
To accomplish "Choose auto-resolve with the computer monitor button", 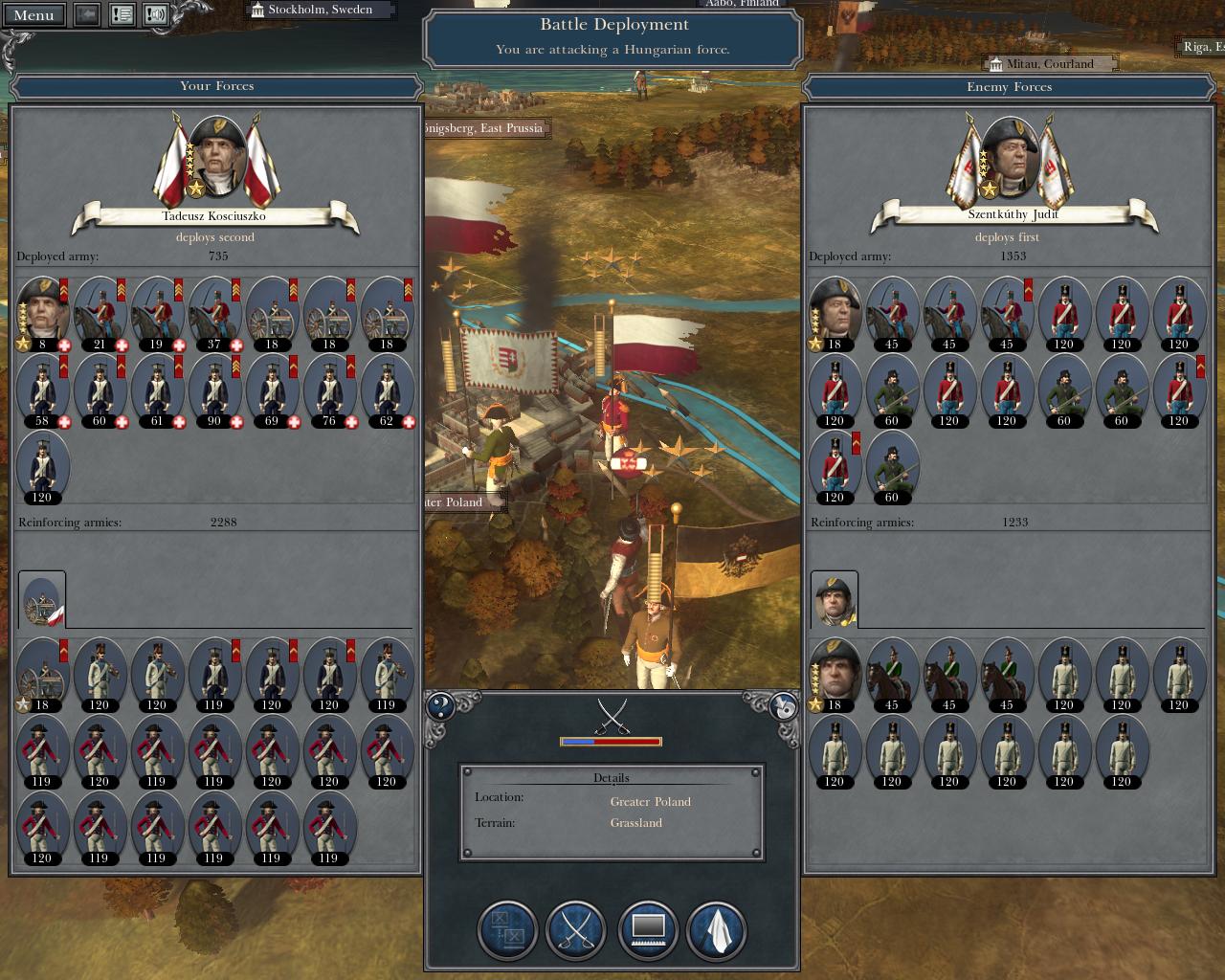I will [648, 929].
